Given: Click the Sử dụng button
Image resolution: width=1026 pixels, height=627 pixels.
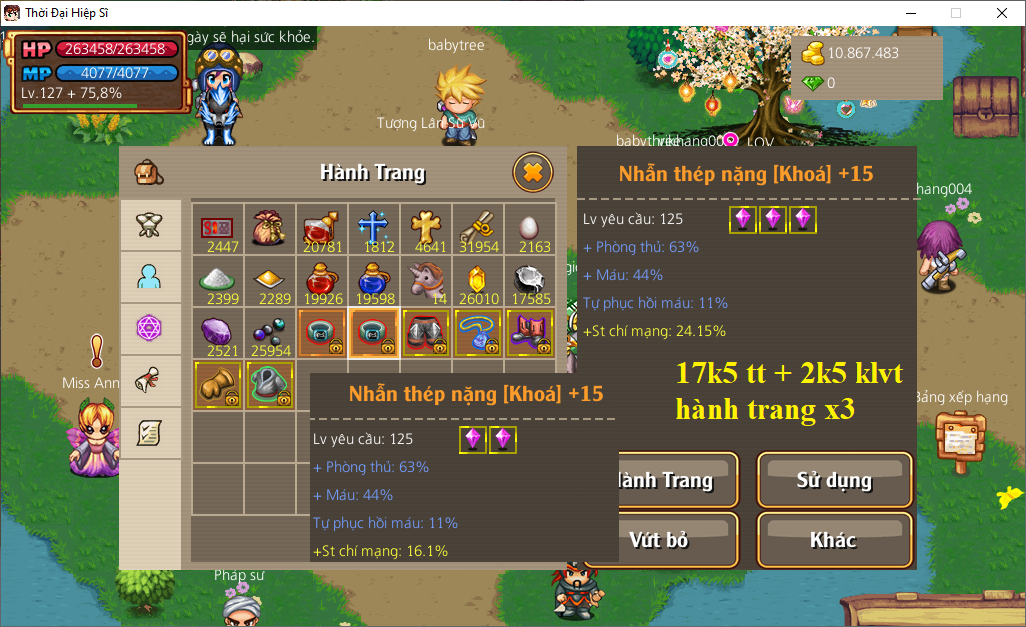Looking at the screenshot, I should pos(834,481).
